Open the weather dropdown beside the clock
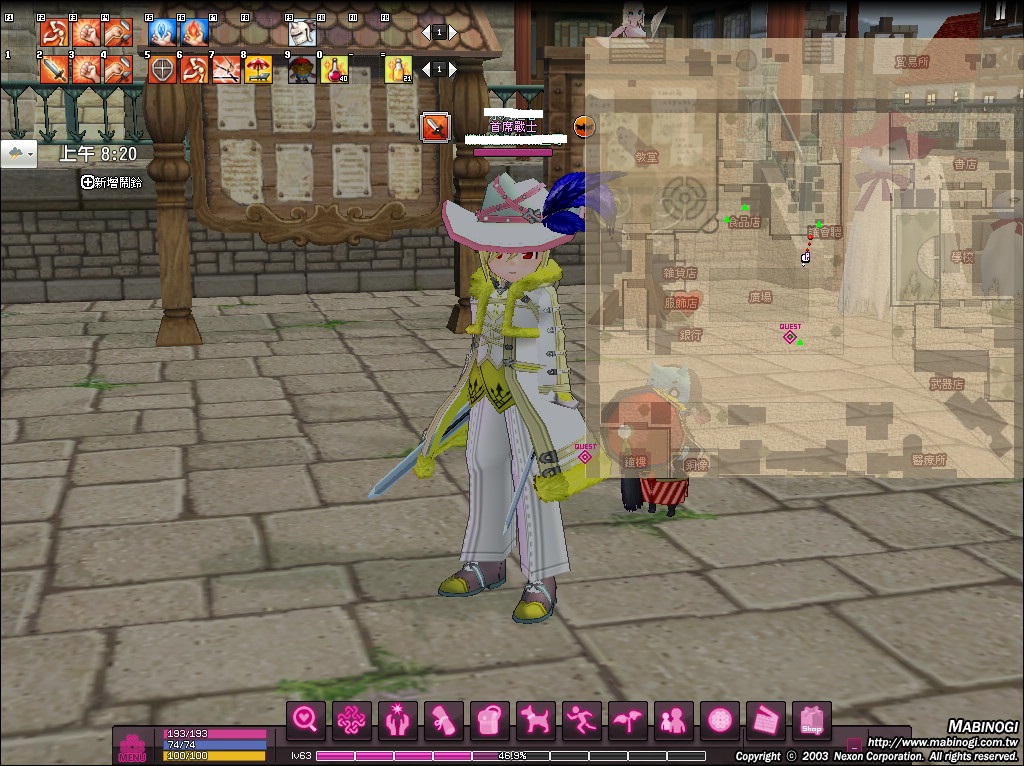The image size is (1024, 766). (19, 154)
